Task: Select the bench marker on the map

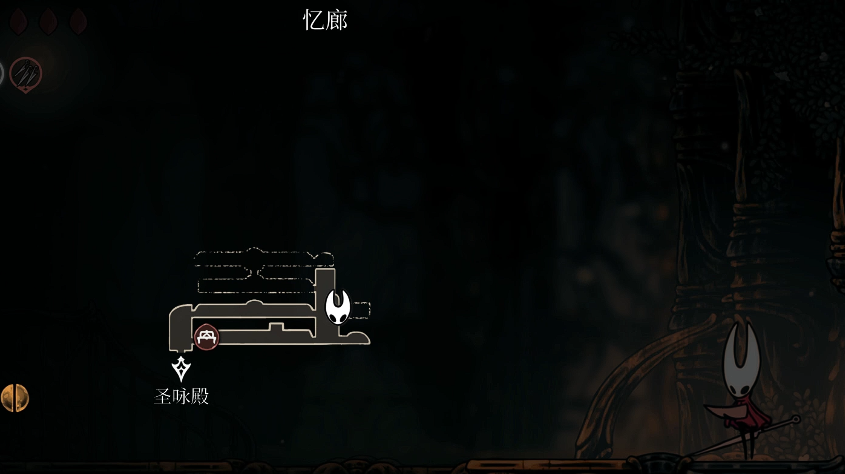Action: 207,337
